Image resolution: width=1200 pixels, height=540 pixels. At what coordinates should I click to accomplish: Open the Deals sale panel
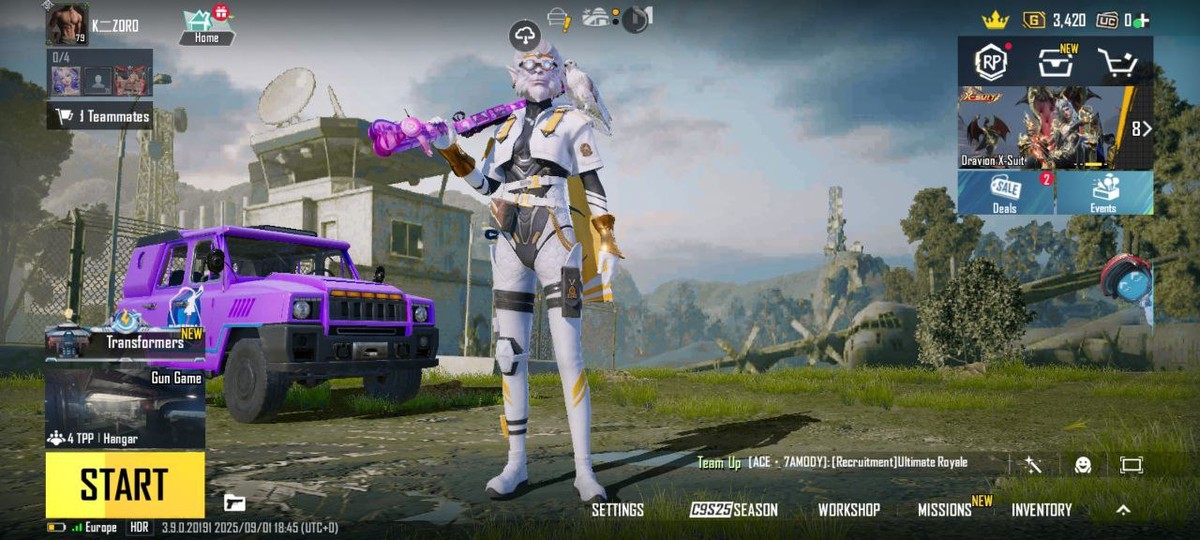[1005, 192]
